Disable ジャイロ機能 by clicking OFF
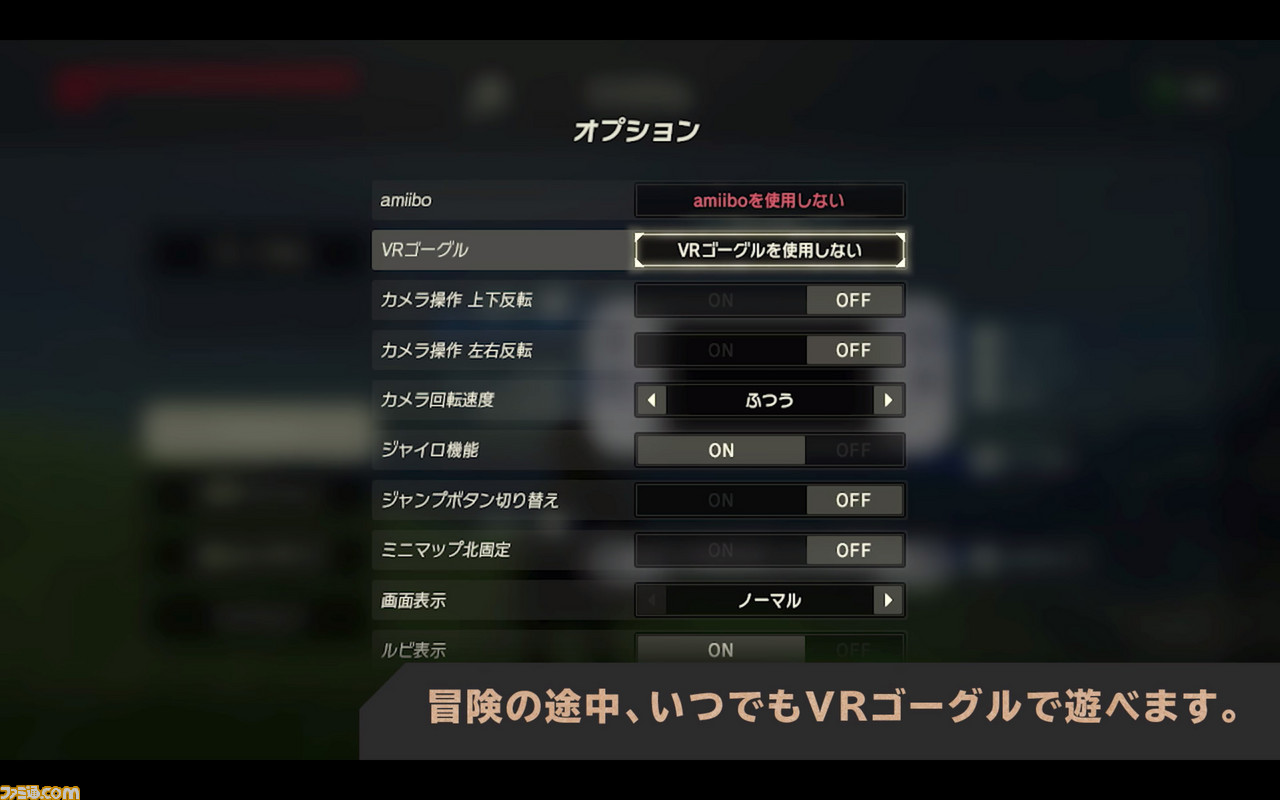 point(855,450)
